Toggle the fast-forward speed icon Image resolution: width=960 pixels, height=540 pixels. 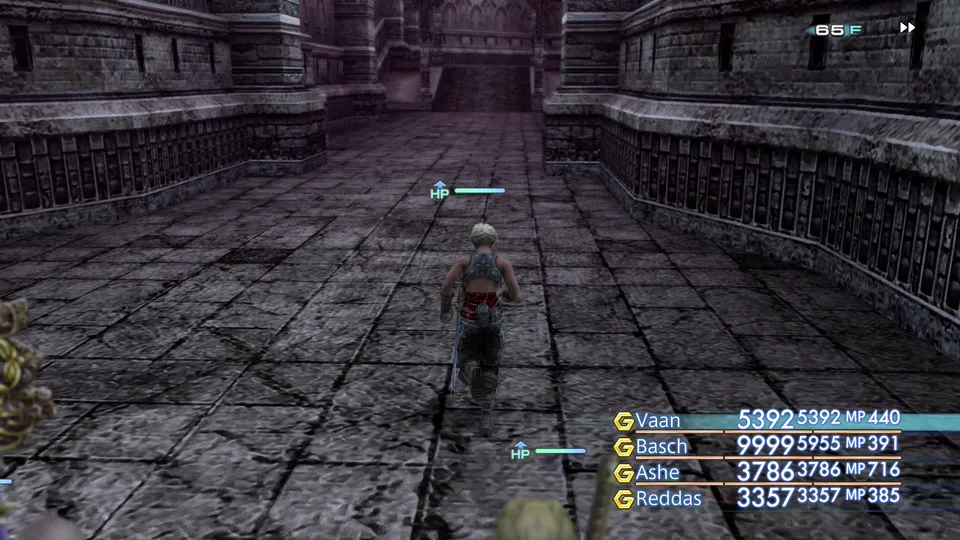pyautogui.click(x=907, y=28)
